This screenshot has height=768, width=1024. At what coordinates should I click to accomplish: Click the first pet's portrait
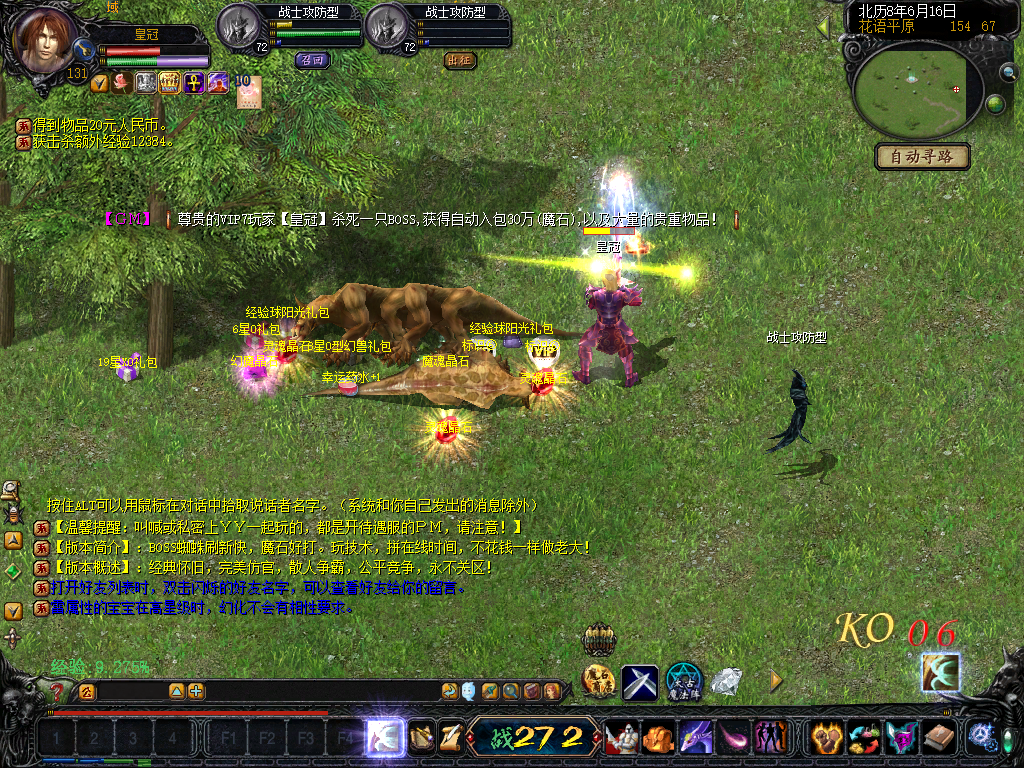click(x=239, y=26)
